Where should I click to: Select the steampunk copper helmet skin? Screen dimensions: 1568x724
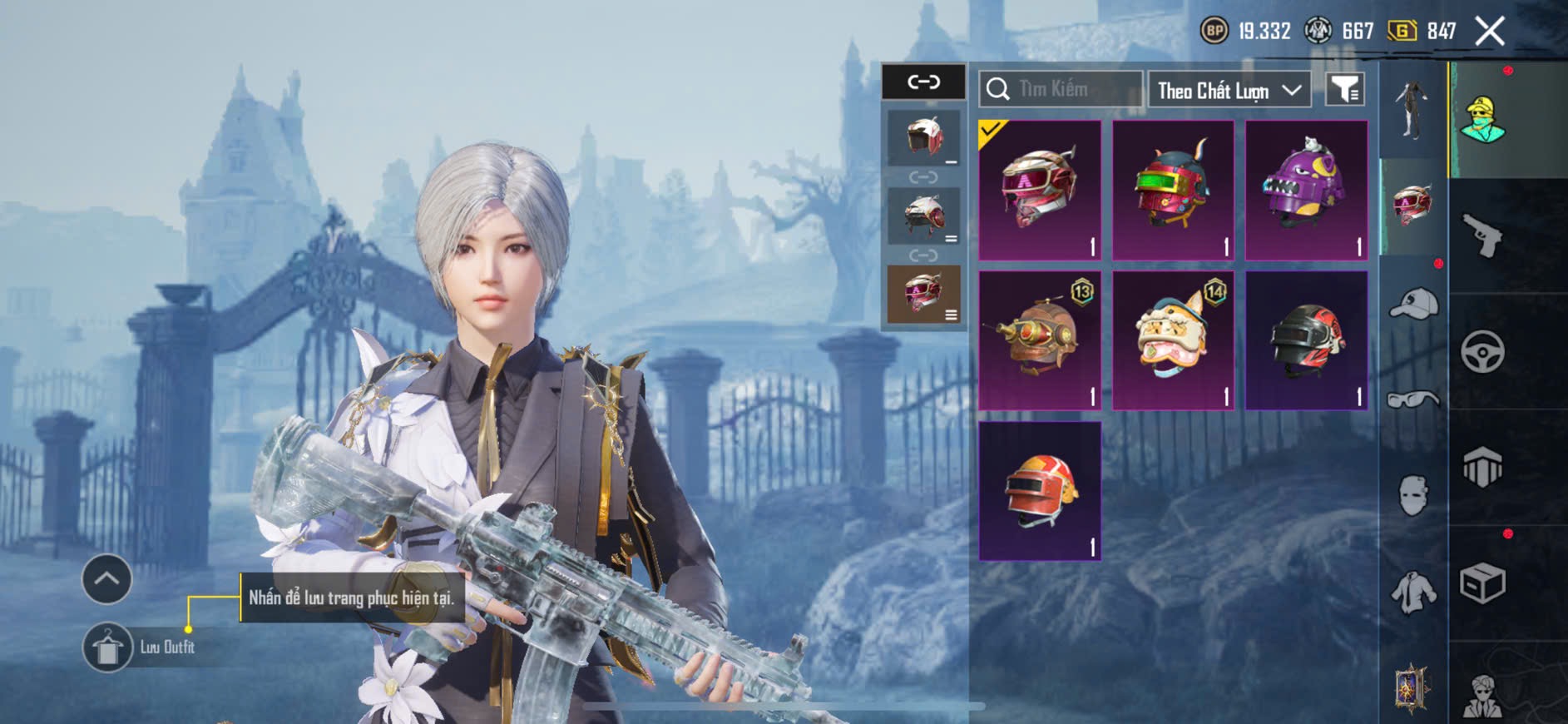point(1040,340)
